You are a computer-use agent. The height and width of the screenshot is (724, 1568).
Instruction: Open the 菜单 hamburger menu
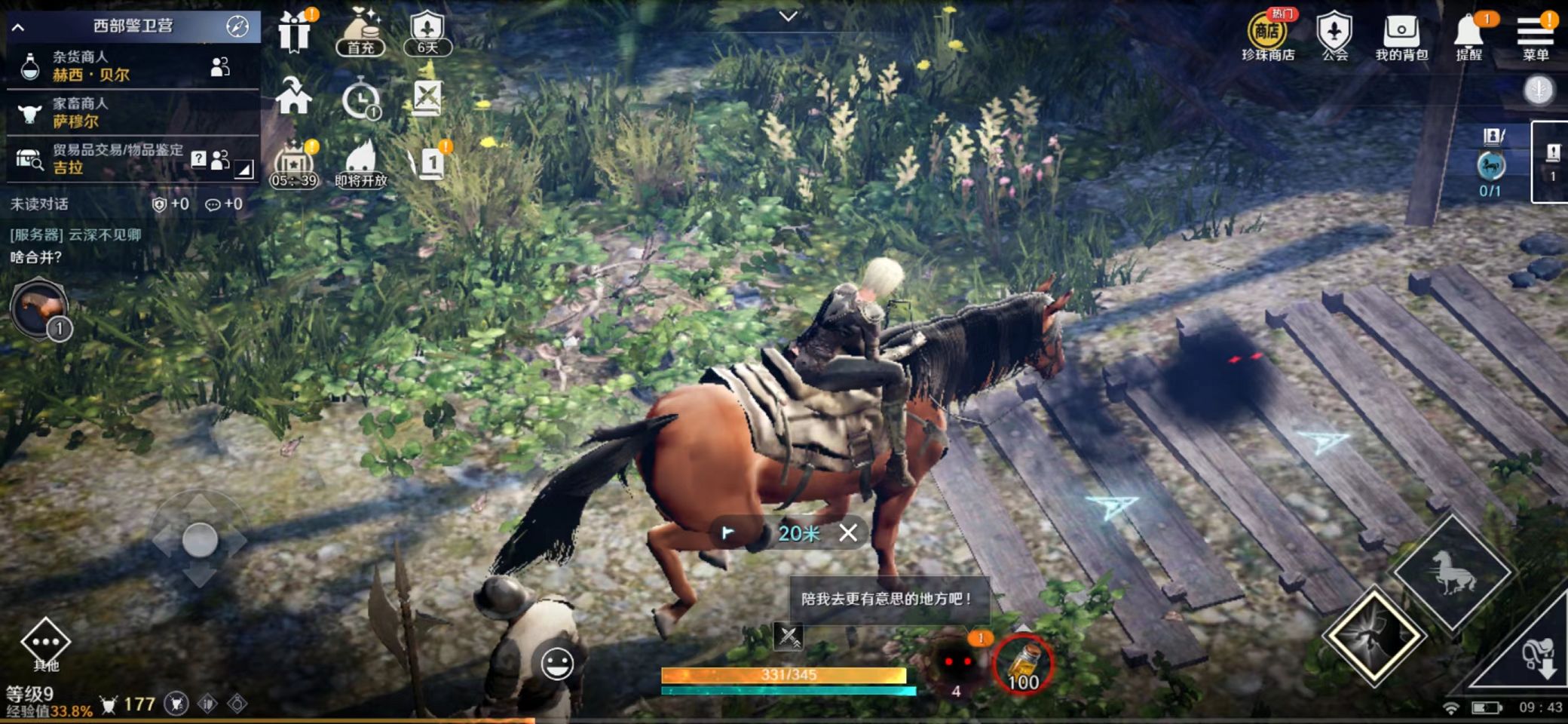click(x=1535, y=36)
